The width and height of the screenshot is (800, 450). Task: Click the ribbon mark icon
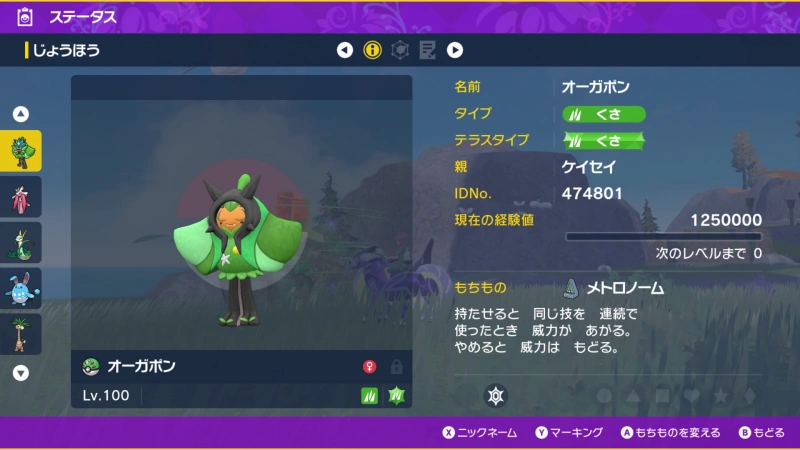(494, 395)
